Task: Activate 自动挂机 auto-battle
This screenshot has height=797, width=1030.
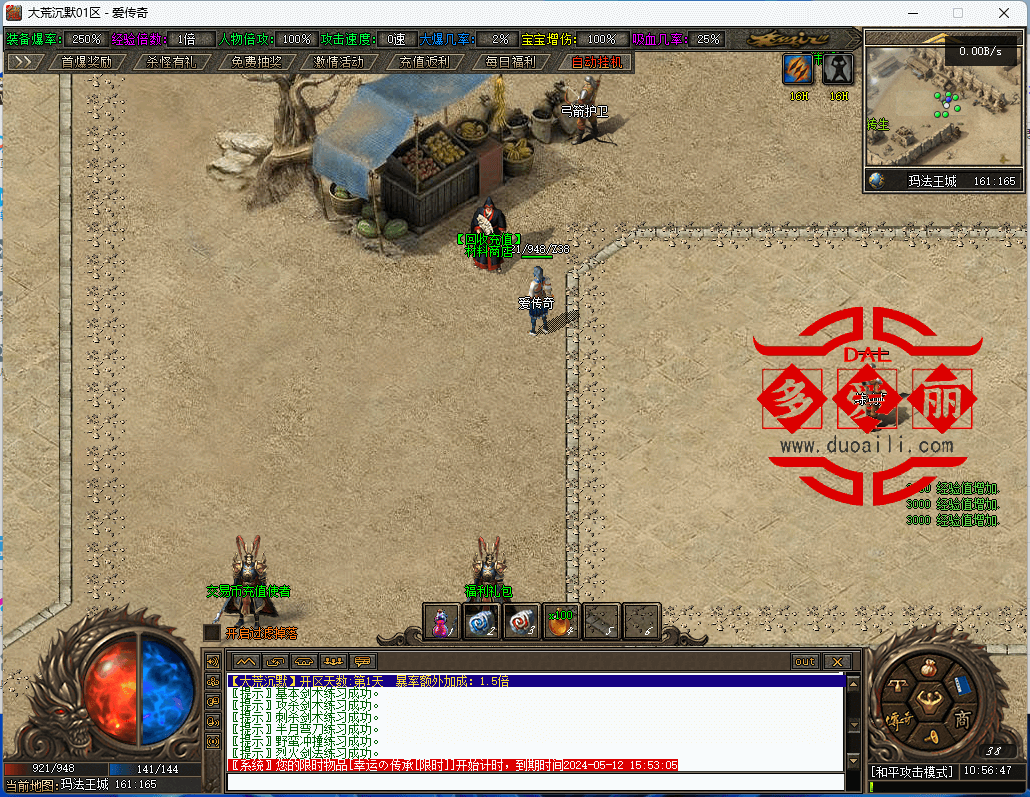Action: [596, 61]
